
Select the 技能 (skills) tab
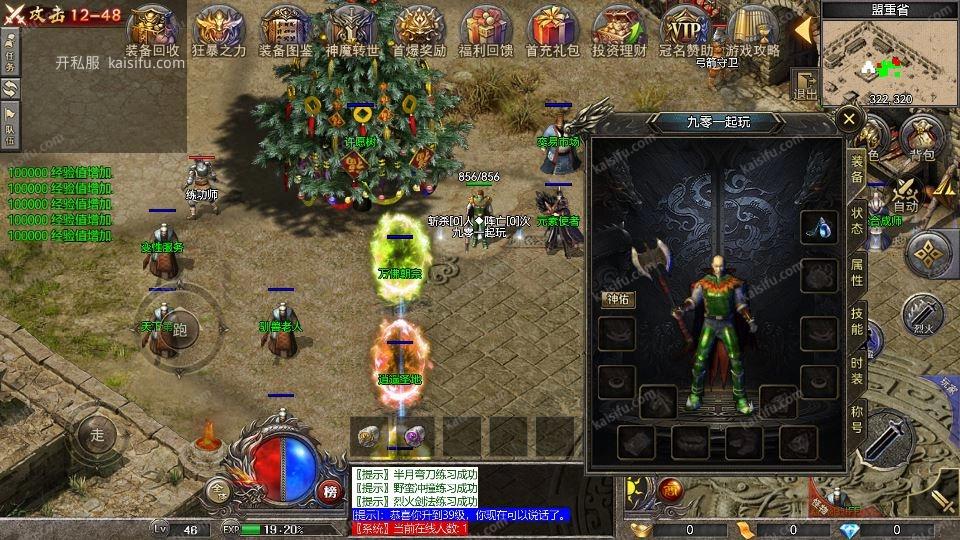[x=857, y=321]
